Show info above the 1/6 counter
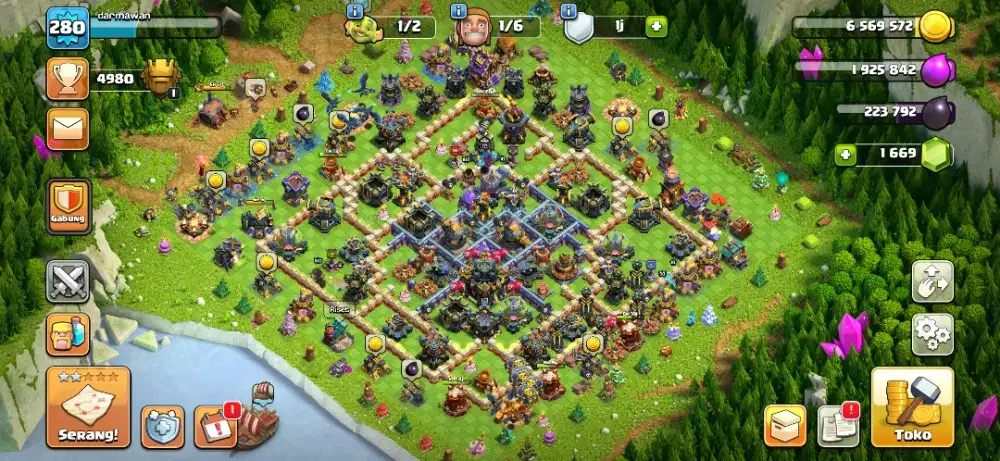 459,10
